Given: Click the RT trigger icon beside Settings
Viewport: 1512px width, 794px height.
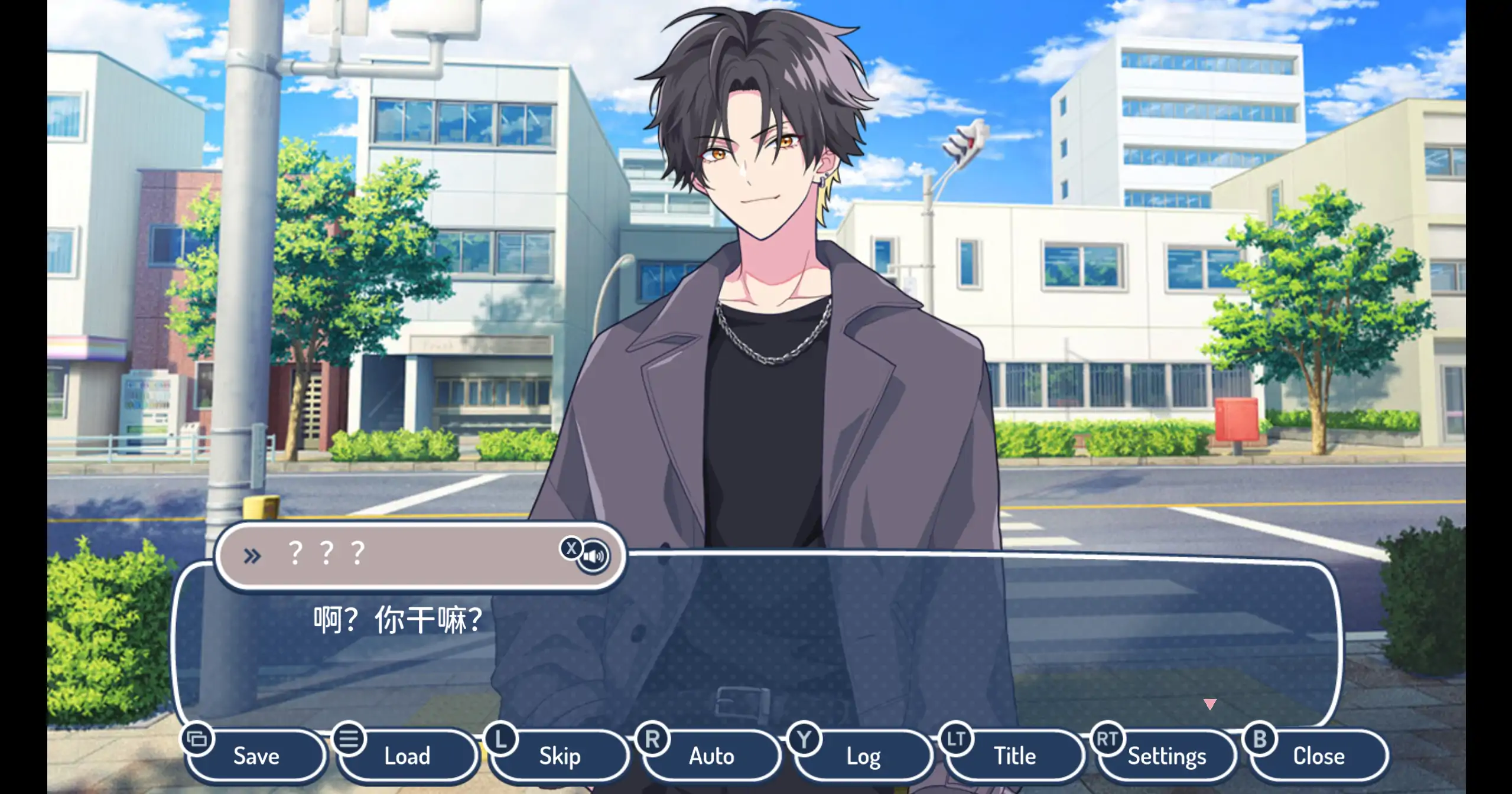Looking at the screenshot, I should pyautogui.click(x=1108, y=738).
